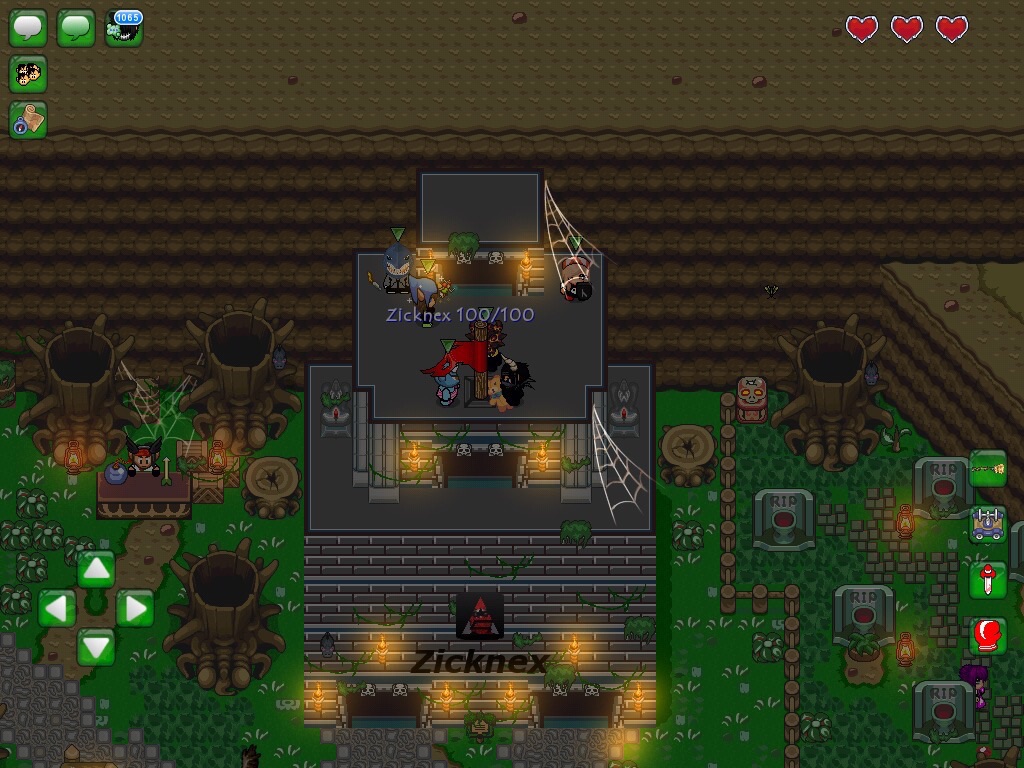1024x768 pixels.
Task: Select the cart item button
Action: tap(987, 524)
